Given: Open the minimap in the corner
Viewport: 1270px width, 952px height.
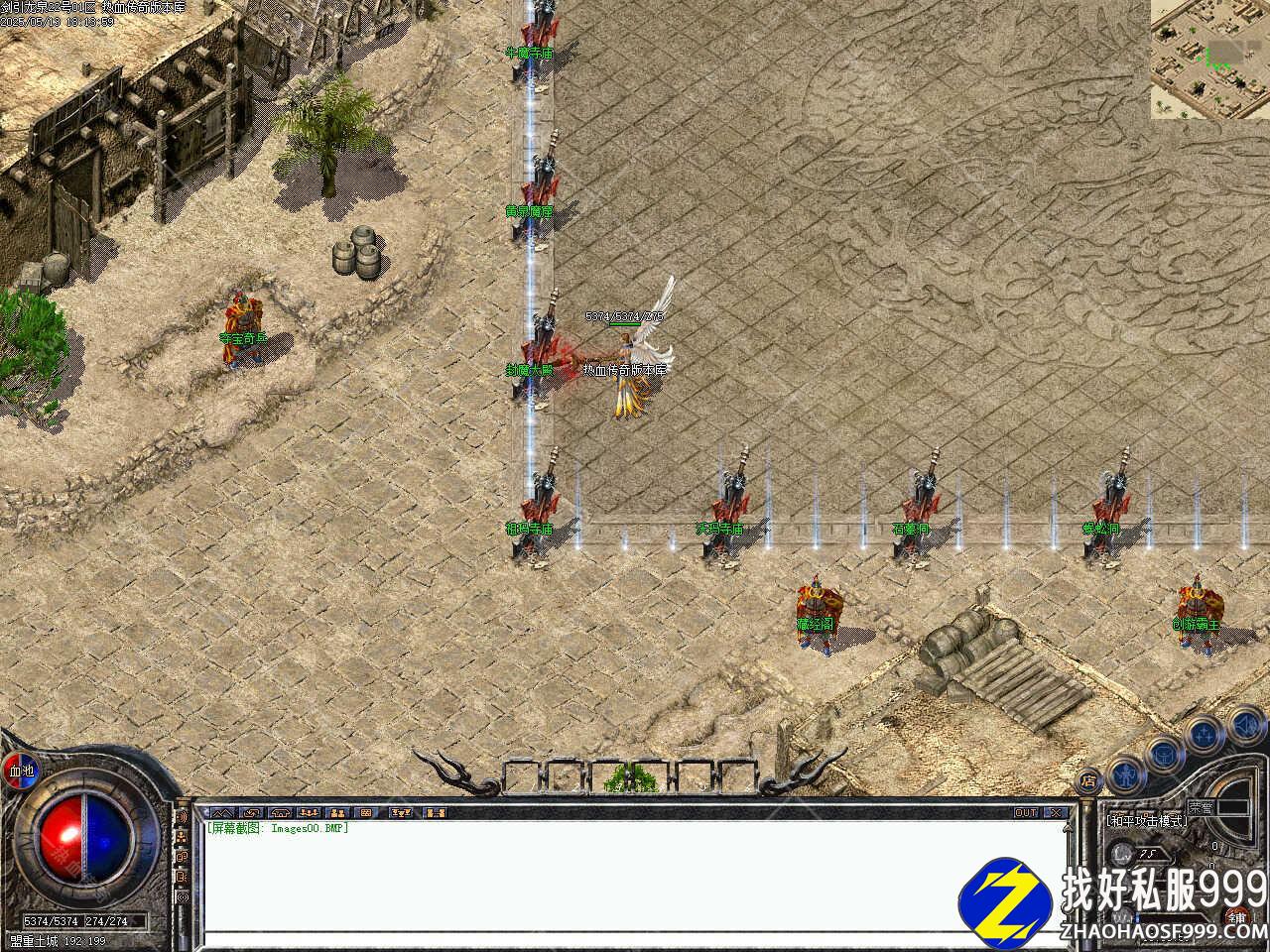Looking at the screenshot, I should tap(1209, 59).
